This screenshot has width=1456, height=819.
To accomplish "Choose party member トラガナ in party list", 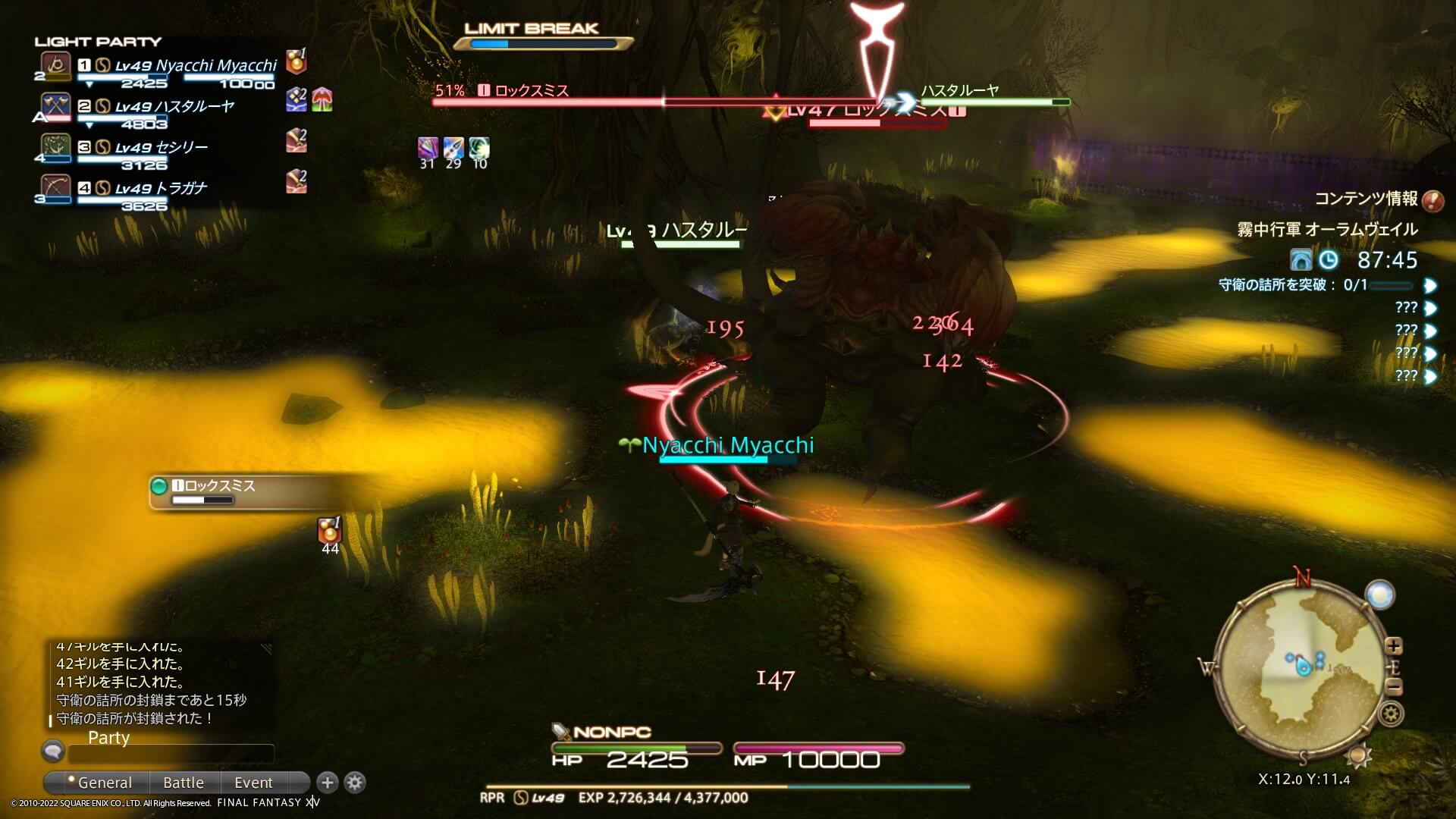I will pyautogui.click(x=161, y=189).
